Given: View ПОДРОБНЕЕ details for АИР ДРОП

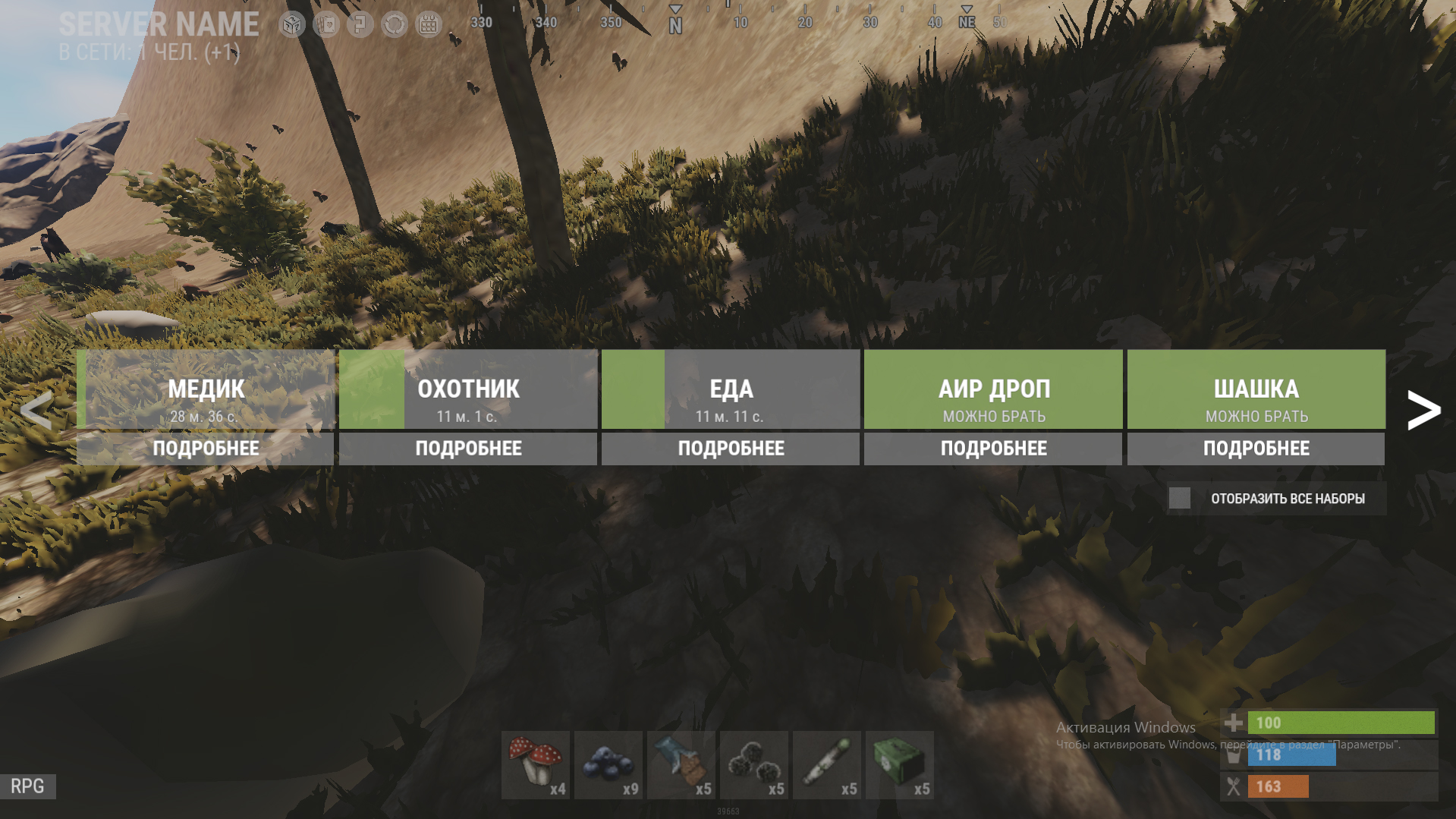Looking at the screenshot, I should pos(993,449).
